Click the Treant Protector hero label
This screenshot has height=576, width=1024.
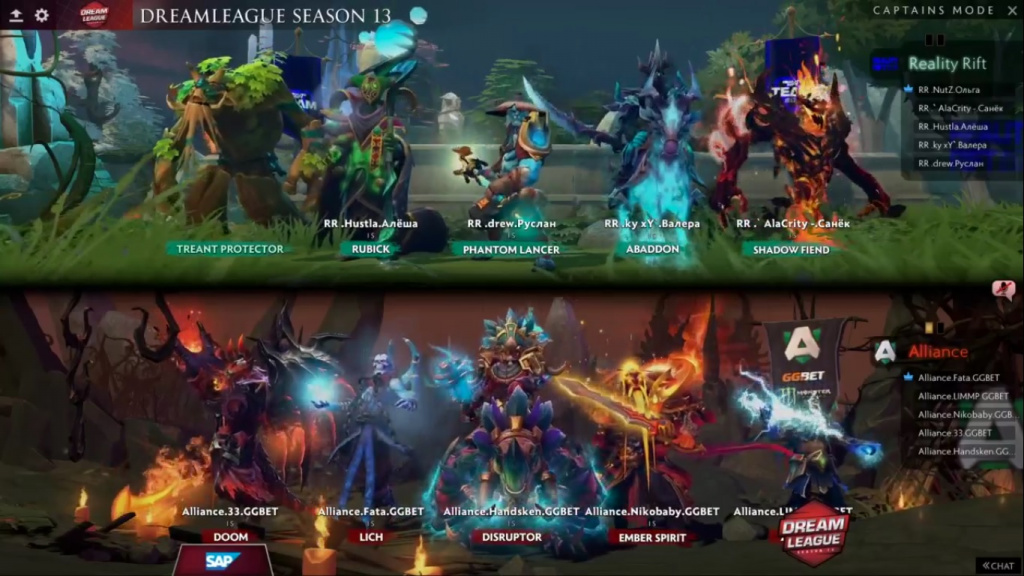click(230, 249)
